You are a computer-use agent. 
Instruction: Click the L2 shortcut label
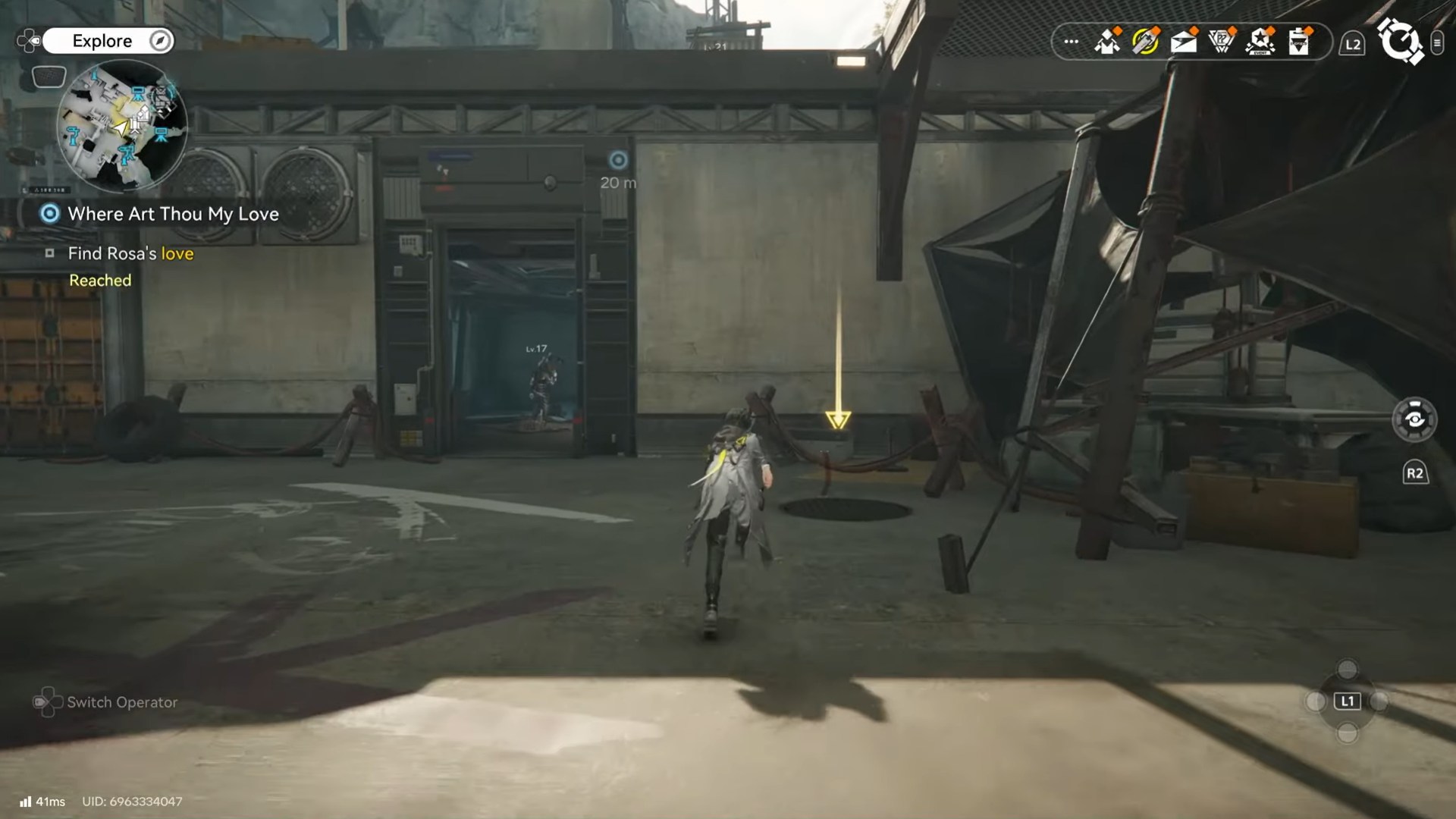[x=1353, y=43]
